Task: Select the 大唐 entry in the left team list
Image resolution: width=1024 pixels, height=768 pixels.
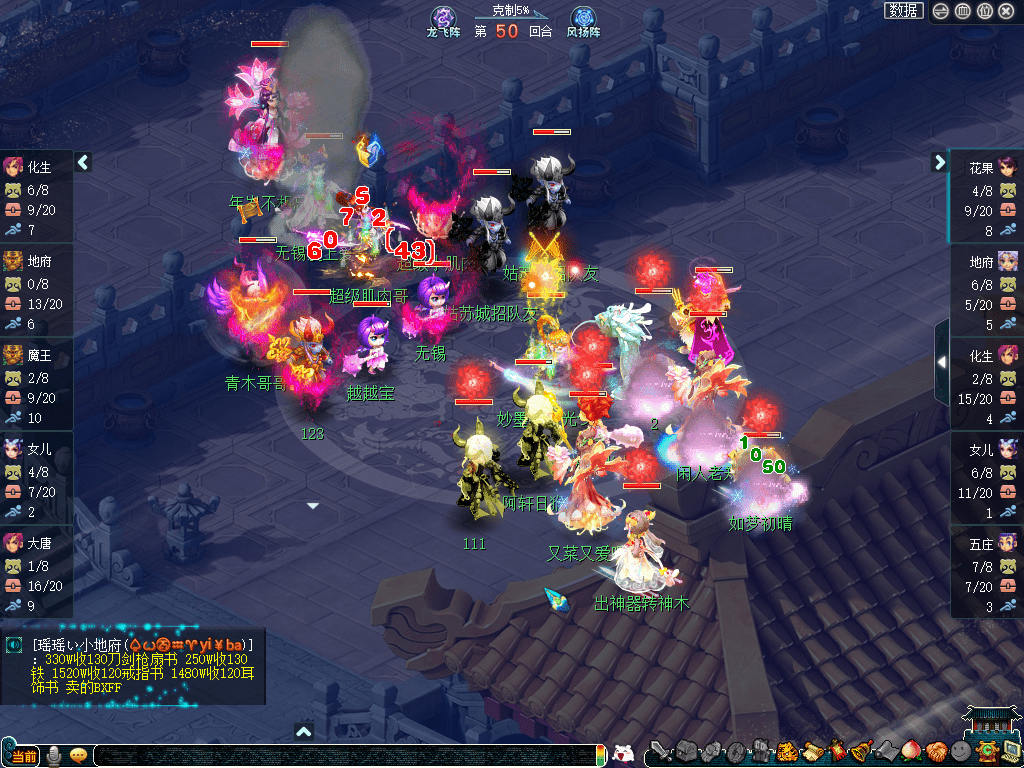Action: (36, 568)
